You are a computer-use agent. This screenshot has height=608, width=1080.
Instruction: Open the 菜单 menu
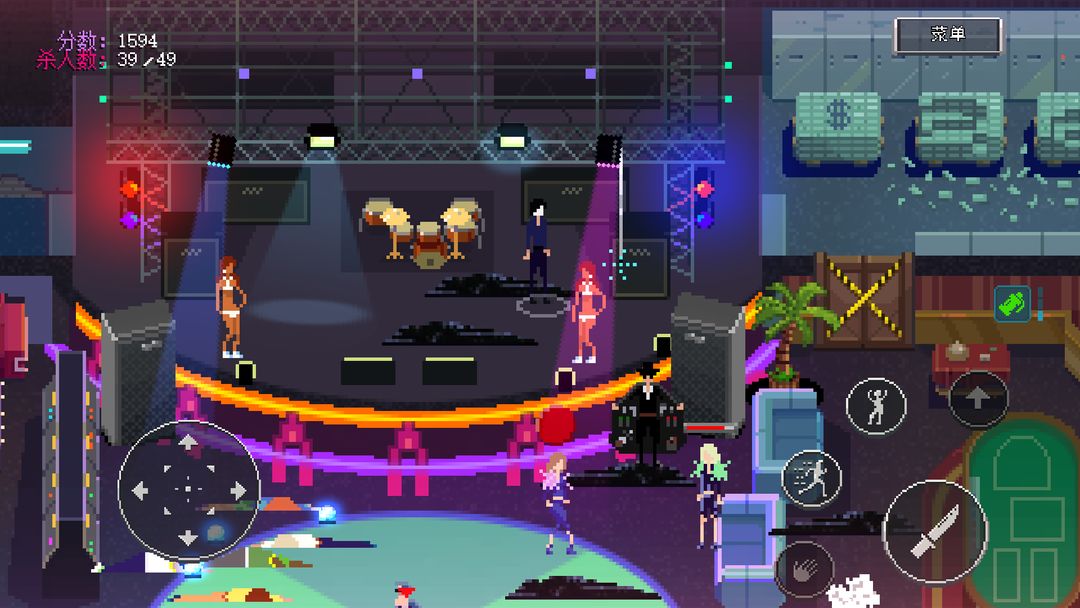pyautogui.click(x=947, y=35)
